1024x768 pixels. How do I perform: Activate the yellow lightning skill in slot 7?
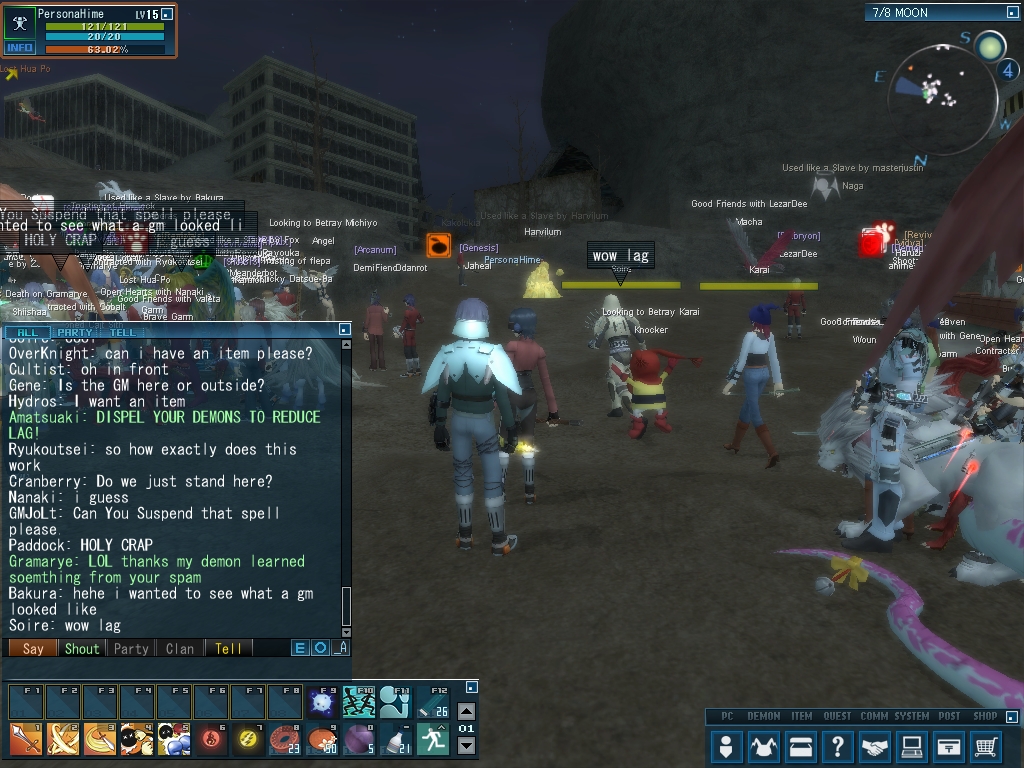(x=247, y=739)
